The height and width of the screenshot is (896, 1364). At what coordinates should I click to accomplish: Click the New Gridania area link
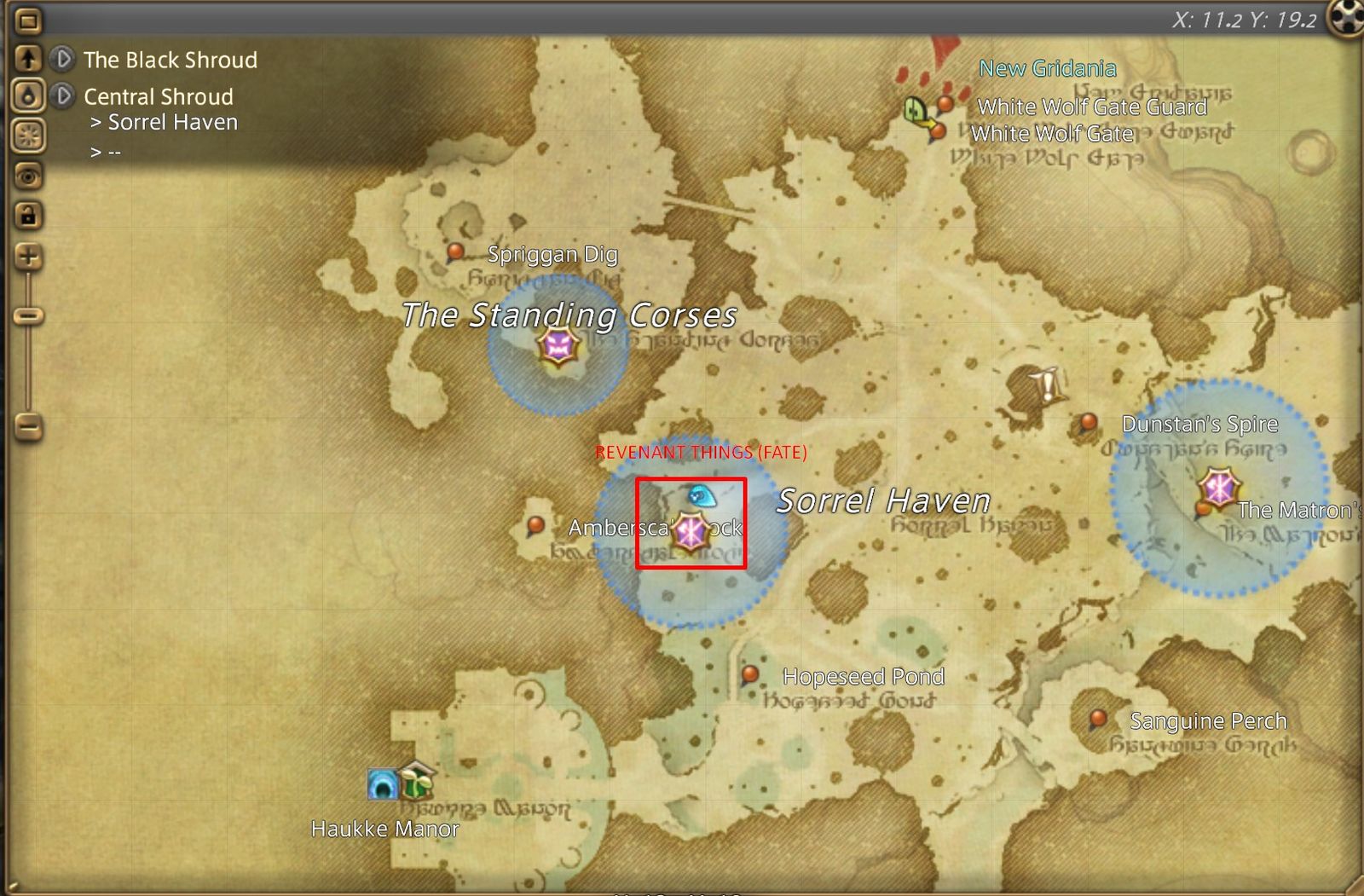1047,68
